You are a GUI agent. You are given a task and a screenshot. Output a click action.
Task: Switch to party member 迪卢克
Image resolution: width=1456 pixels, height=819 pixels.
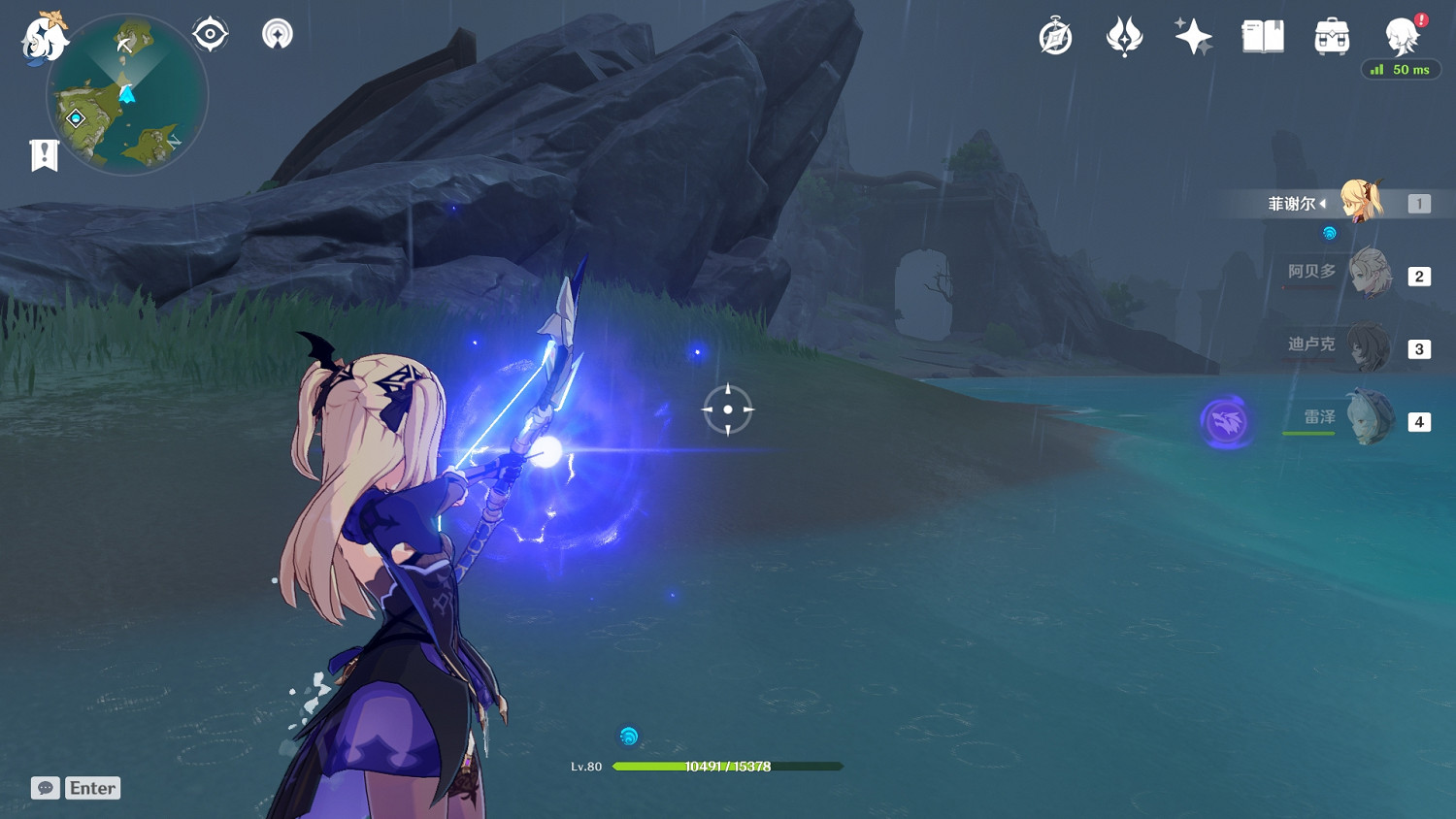(1369, 347)
